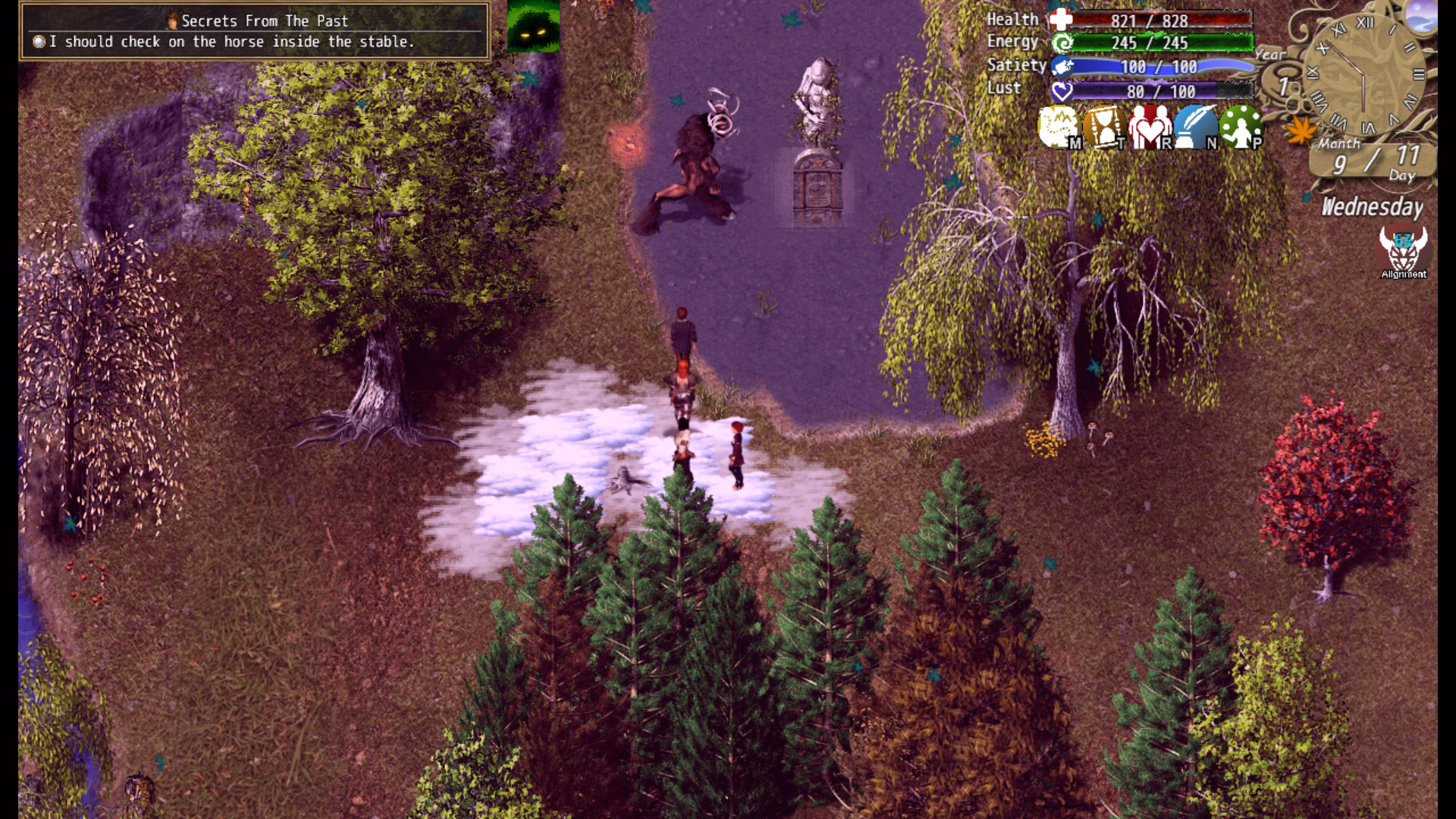Select the green juggler icon marked P

coord(1241,127)
